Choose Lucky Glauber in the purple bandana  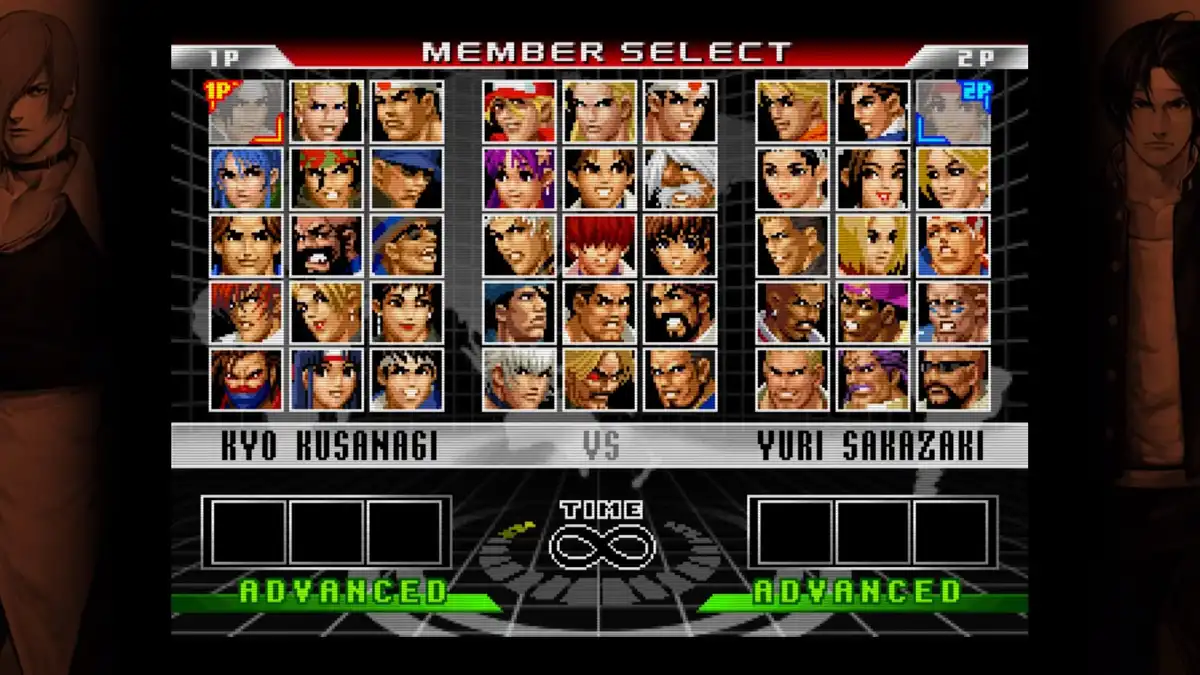tap(873, 312)
